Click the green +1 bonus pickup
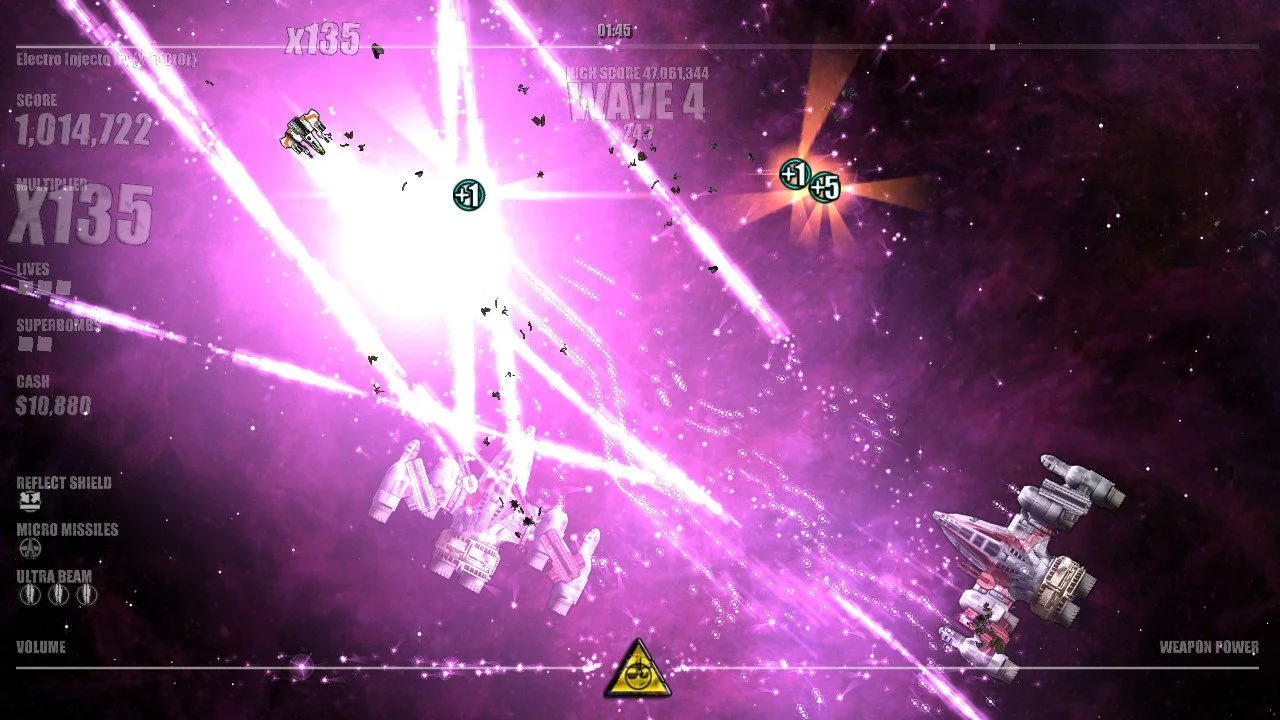The height and width of the screenshot is (720, 1280). 467,195
